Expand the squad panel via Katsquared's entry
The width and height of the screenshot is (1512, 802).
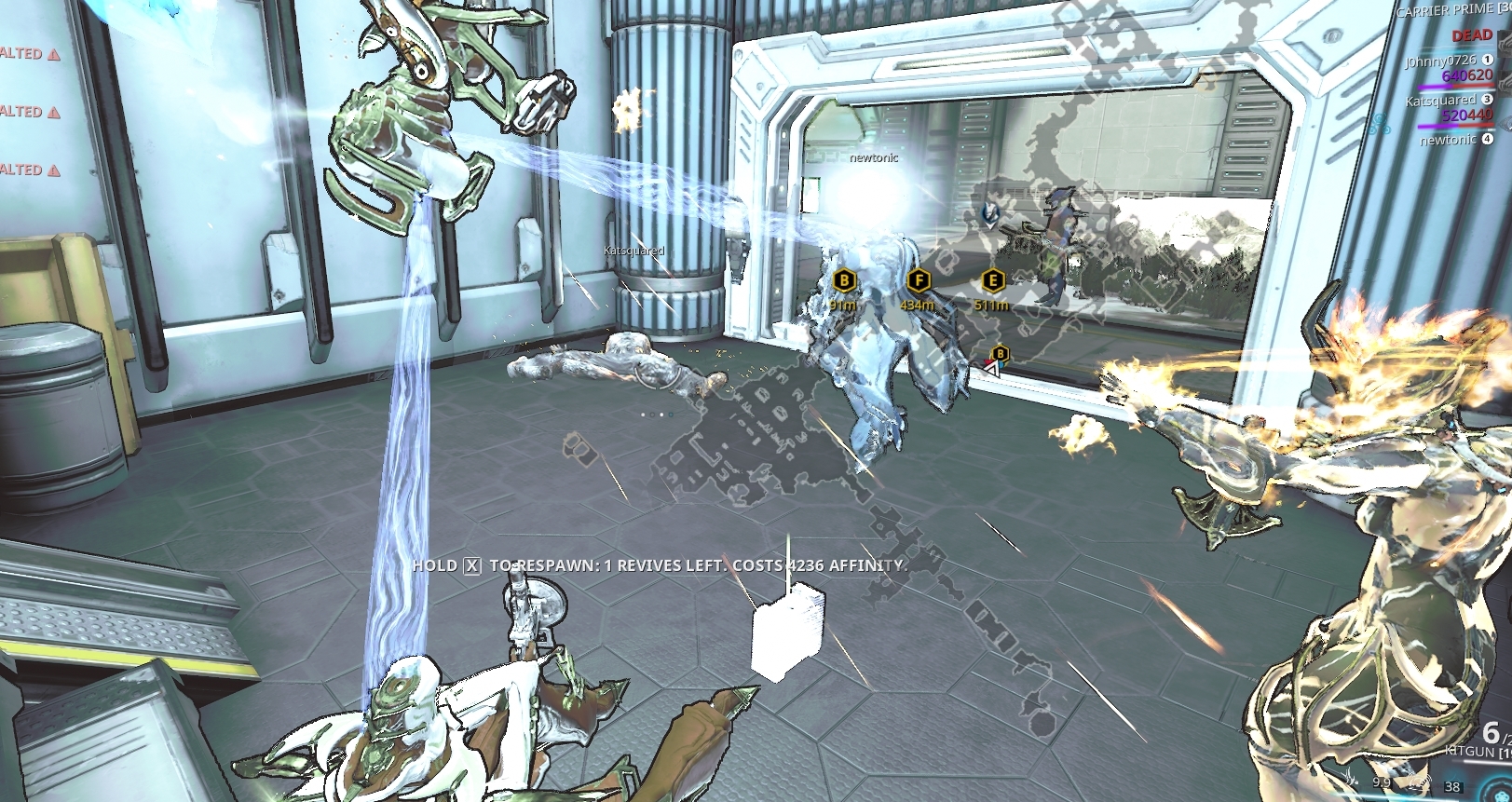click(1440, 100)
